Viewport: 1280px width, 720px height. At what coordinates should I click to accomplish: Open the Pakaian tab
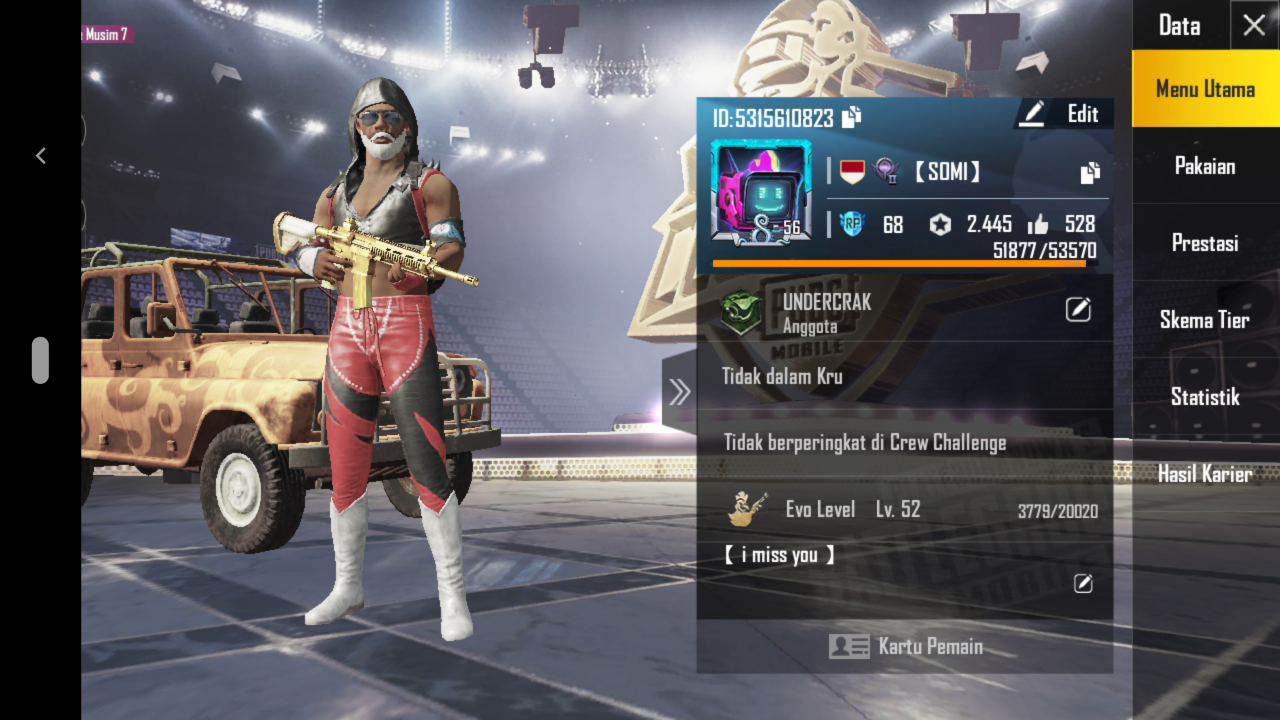tap(1205, 166)
